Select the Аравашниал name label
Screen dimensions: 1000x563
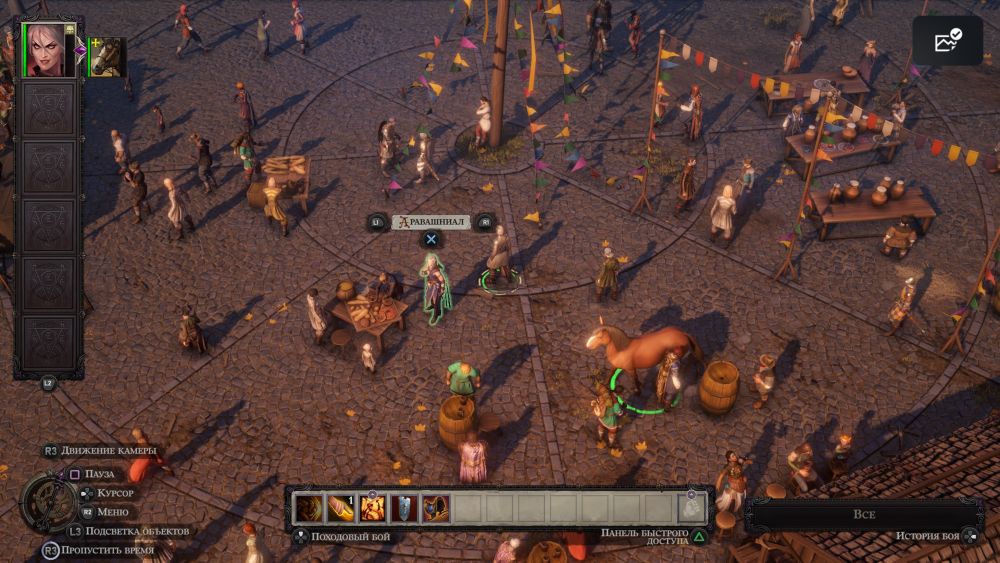pos(431,222)
